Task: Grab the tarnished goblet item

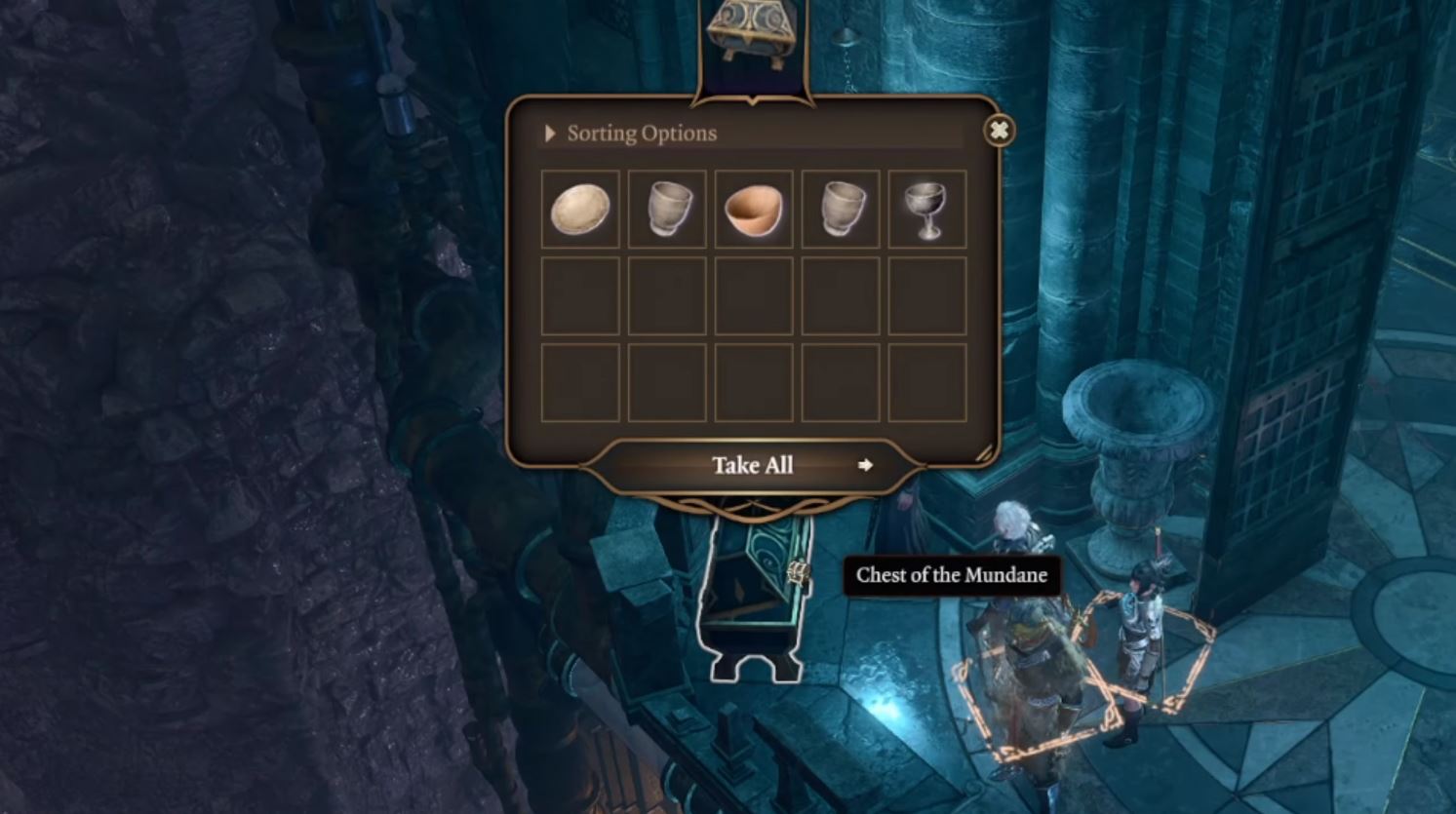Action: pos(927,208)
